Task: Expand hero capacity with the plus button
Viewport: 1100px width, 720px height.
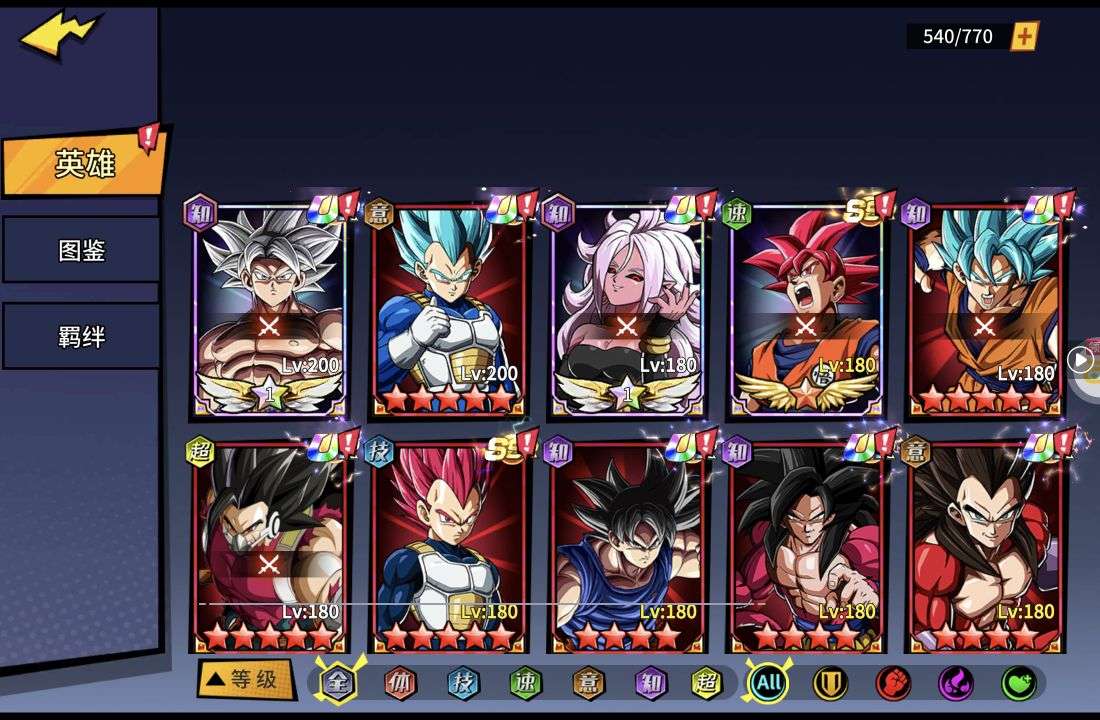Action: 1025,37
